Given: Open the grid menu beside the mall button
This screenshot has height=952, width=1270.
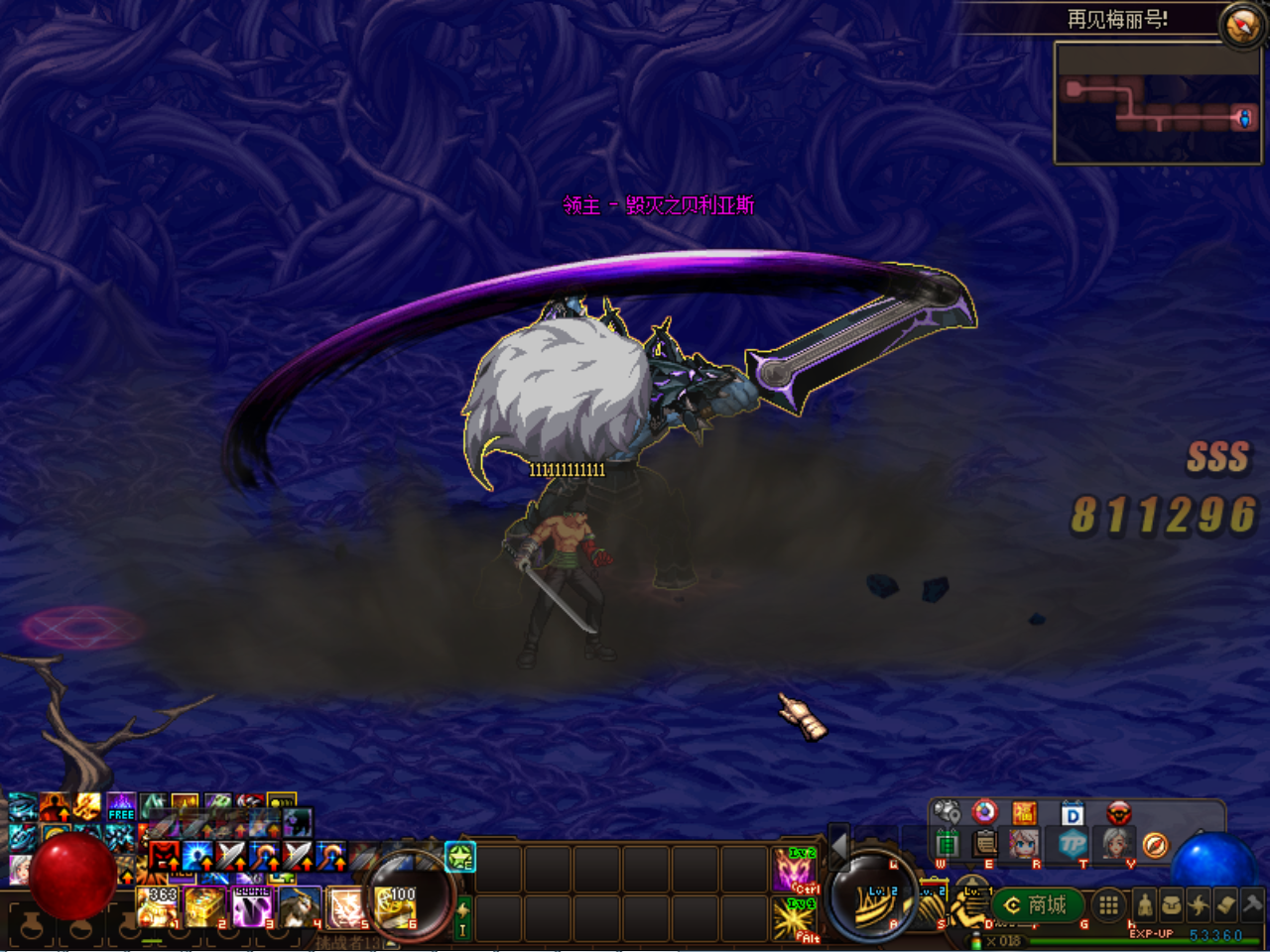Looking at the screenshot, I should tap(1108, 907).
